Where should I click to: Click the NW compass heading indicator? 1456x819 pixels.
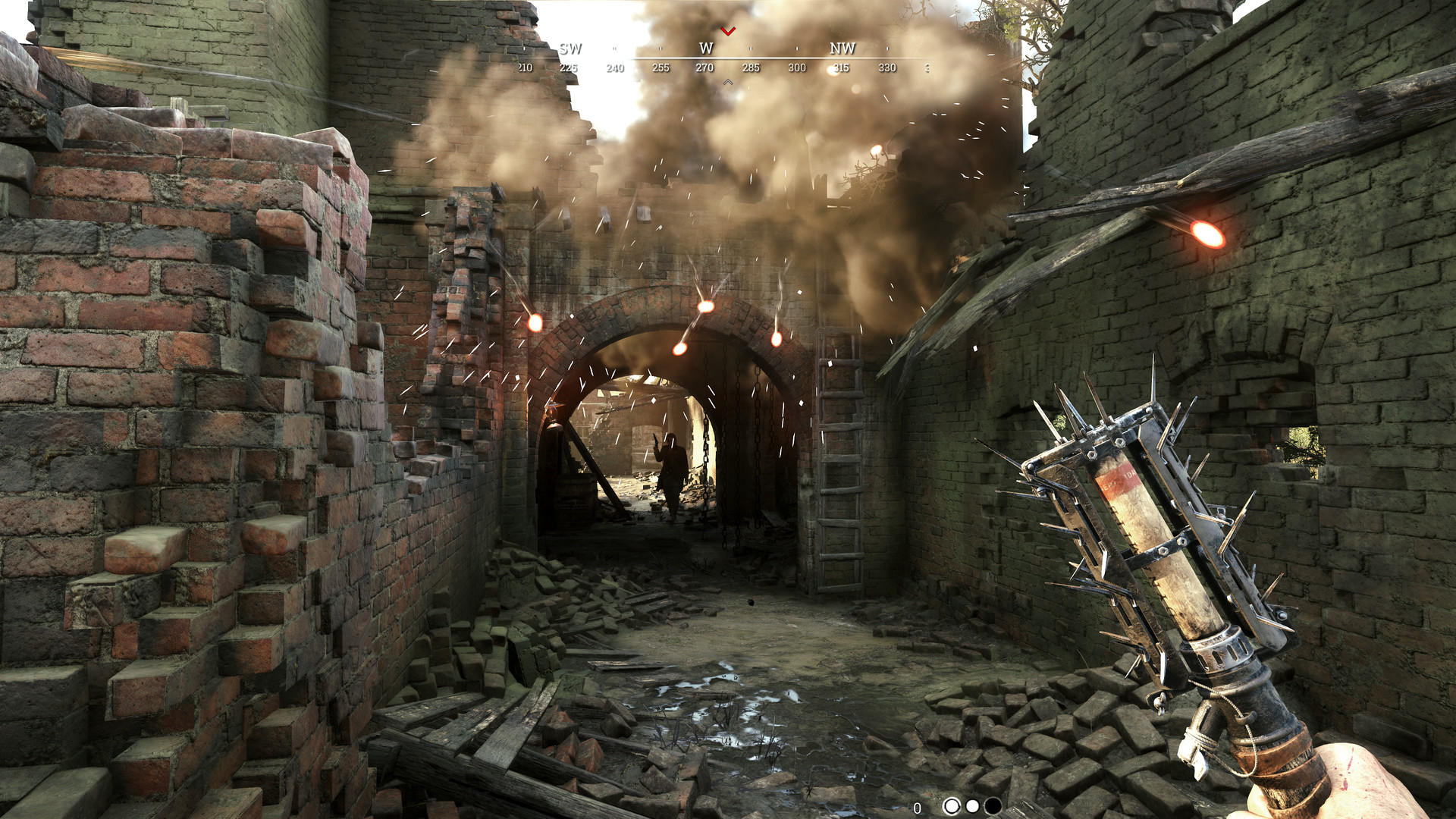pos(843,49)
